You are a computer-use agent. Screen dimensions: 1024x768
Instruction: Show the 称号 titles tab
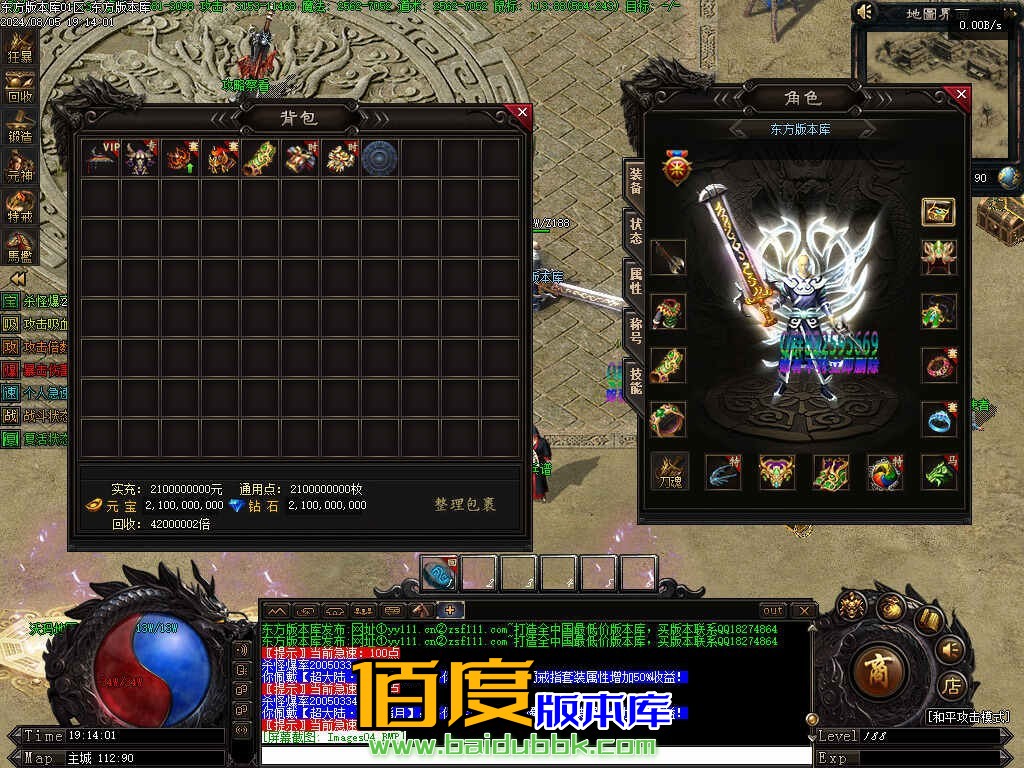[635, 329]
